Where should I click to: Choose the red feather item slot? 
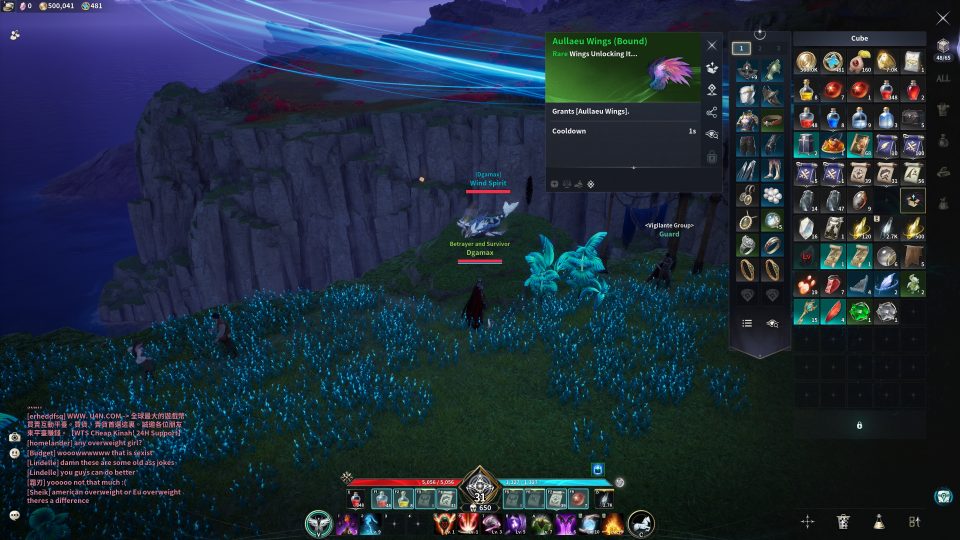click(x=832, y=312)
